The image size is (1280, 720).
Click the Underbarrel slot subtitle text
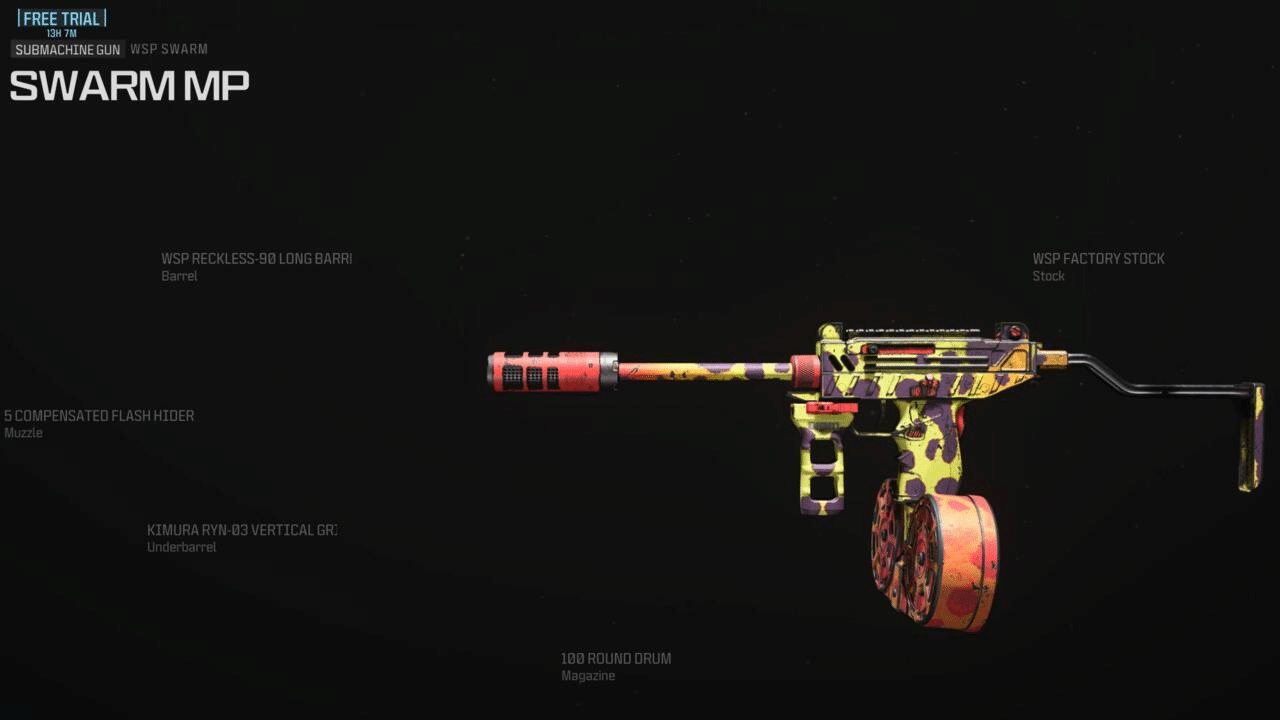pos(181,547)
